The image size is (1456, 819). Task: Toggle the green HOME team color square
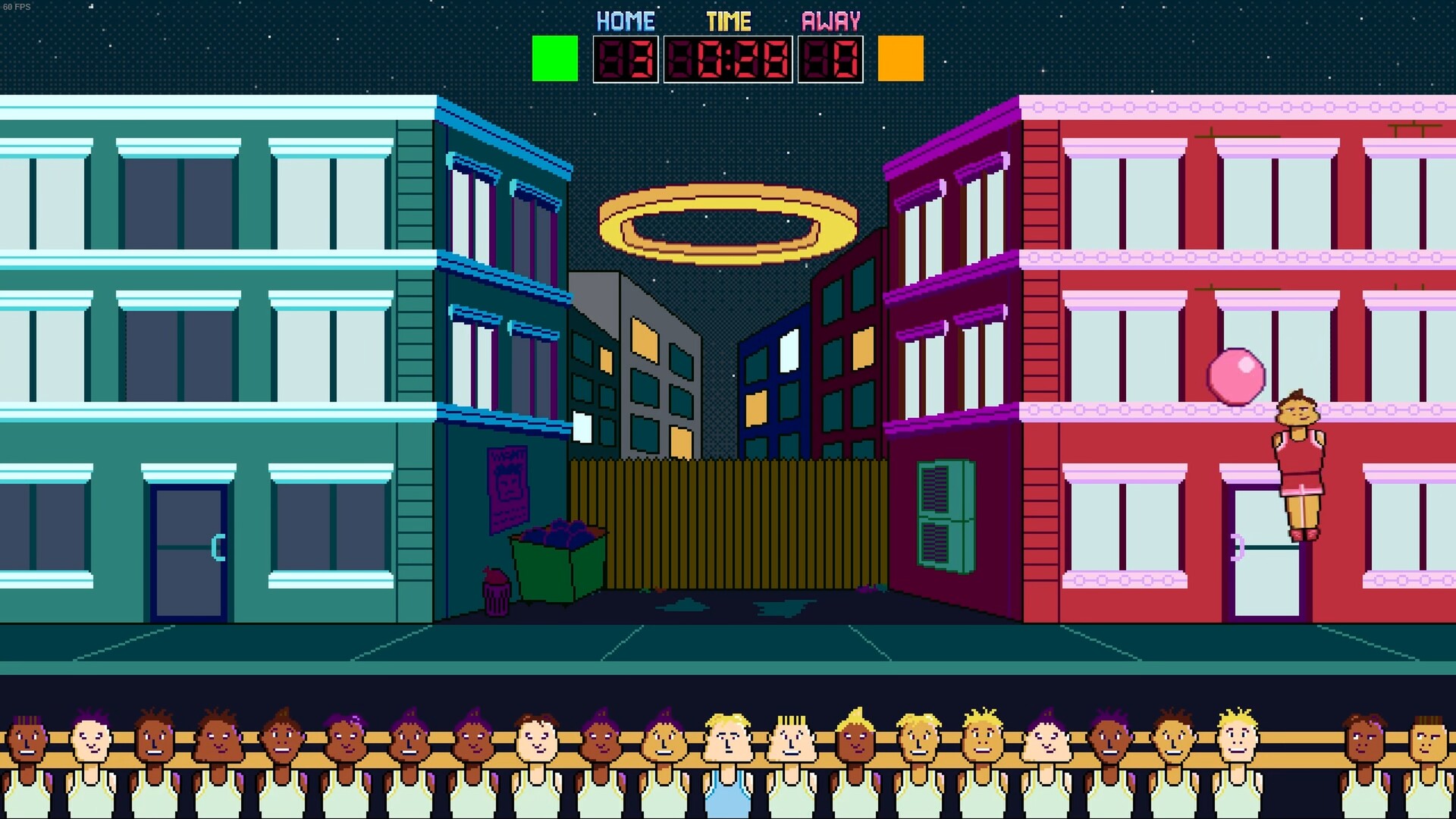(554, 57)
